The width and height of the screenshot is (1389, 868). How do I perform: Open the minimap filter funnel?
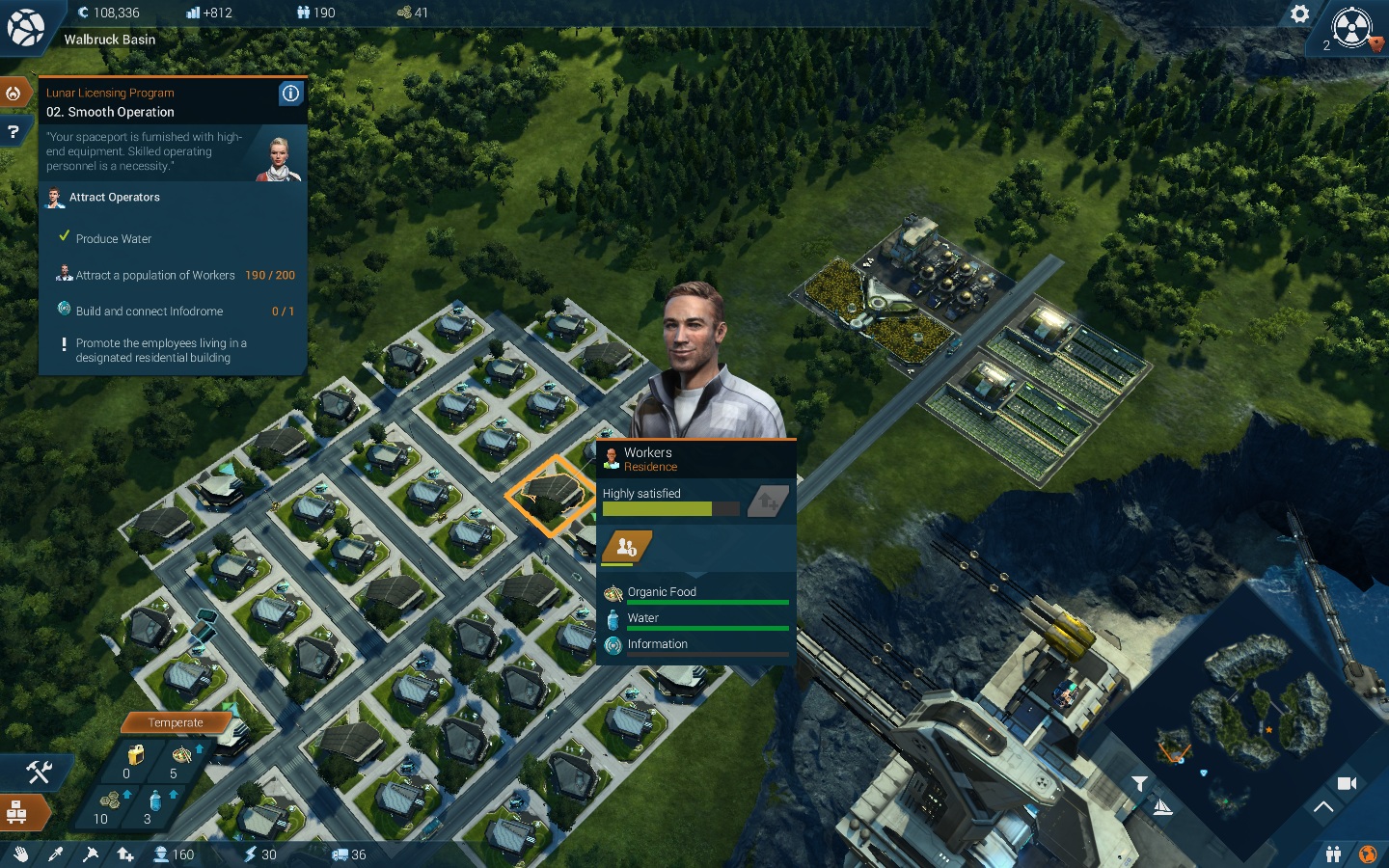pyautogui.click(x=1139, y=783)
